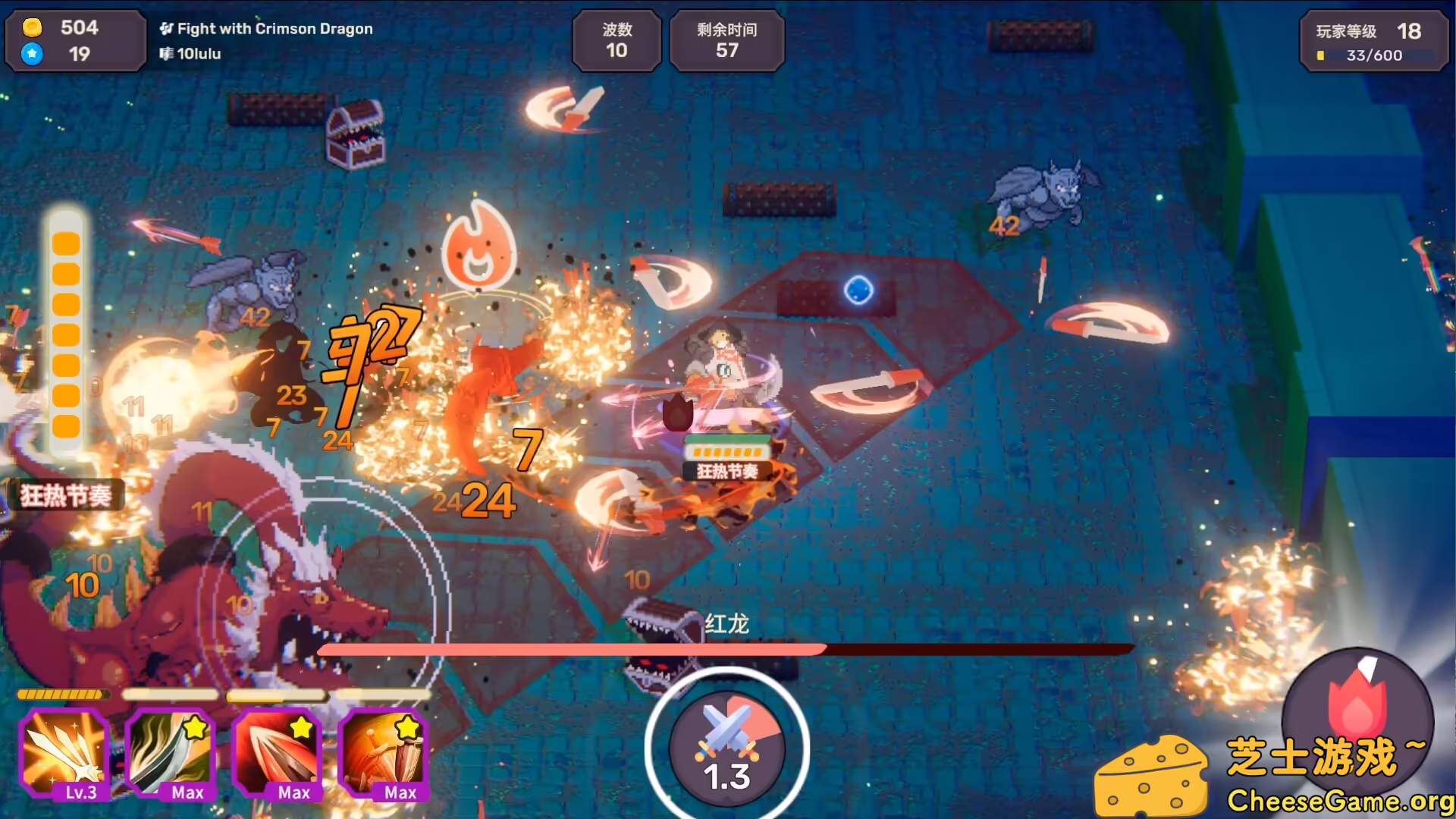Viewport: 1456px width, 819px height.
Task: Click the player name 10lulu
Action: [x=199, y=54]
